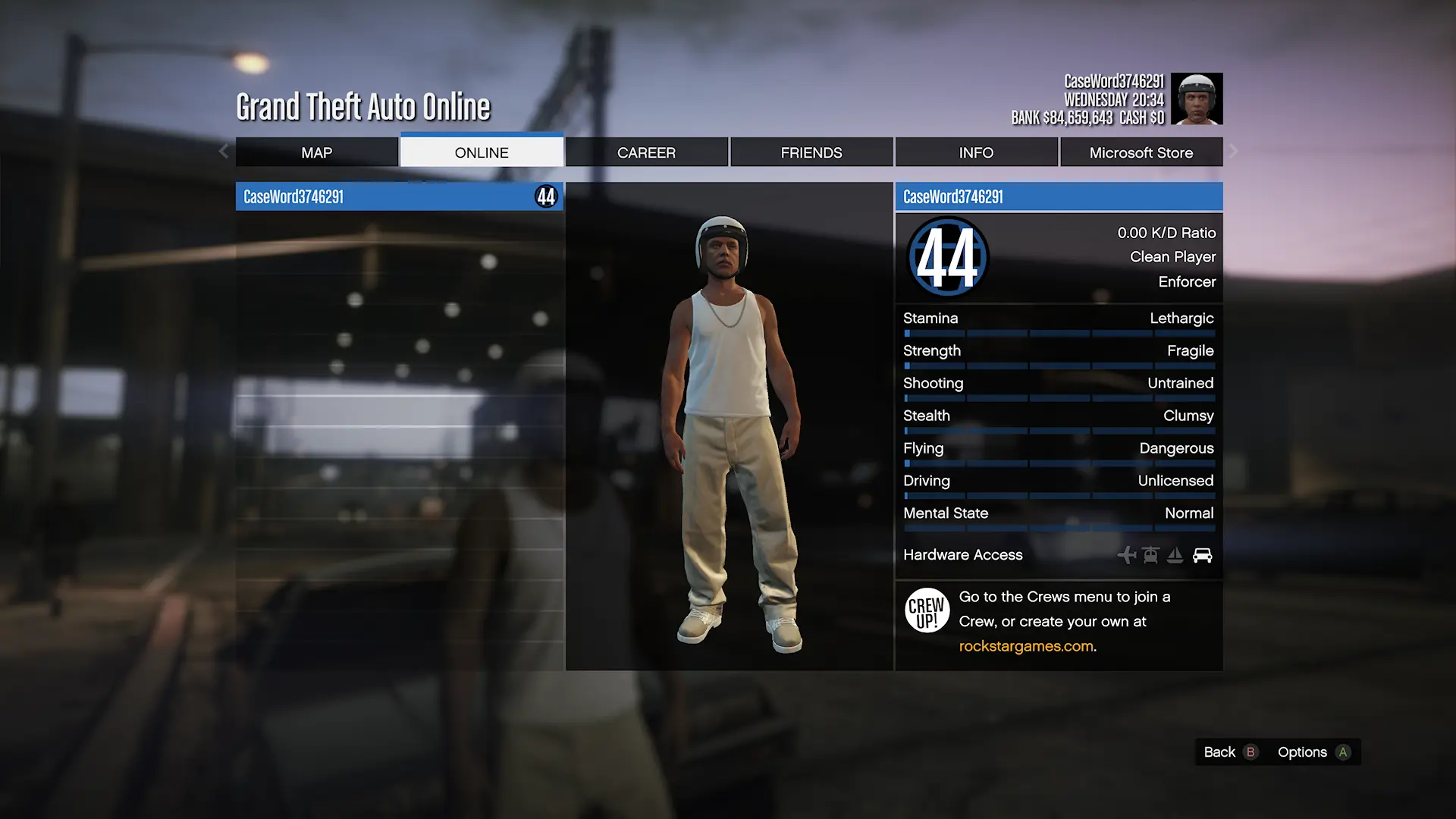Screen dimensions: 1456x819
Task: Click the rockstargames.com link
Action: [x=1025, y=645]
